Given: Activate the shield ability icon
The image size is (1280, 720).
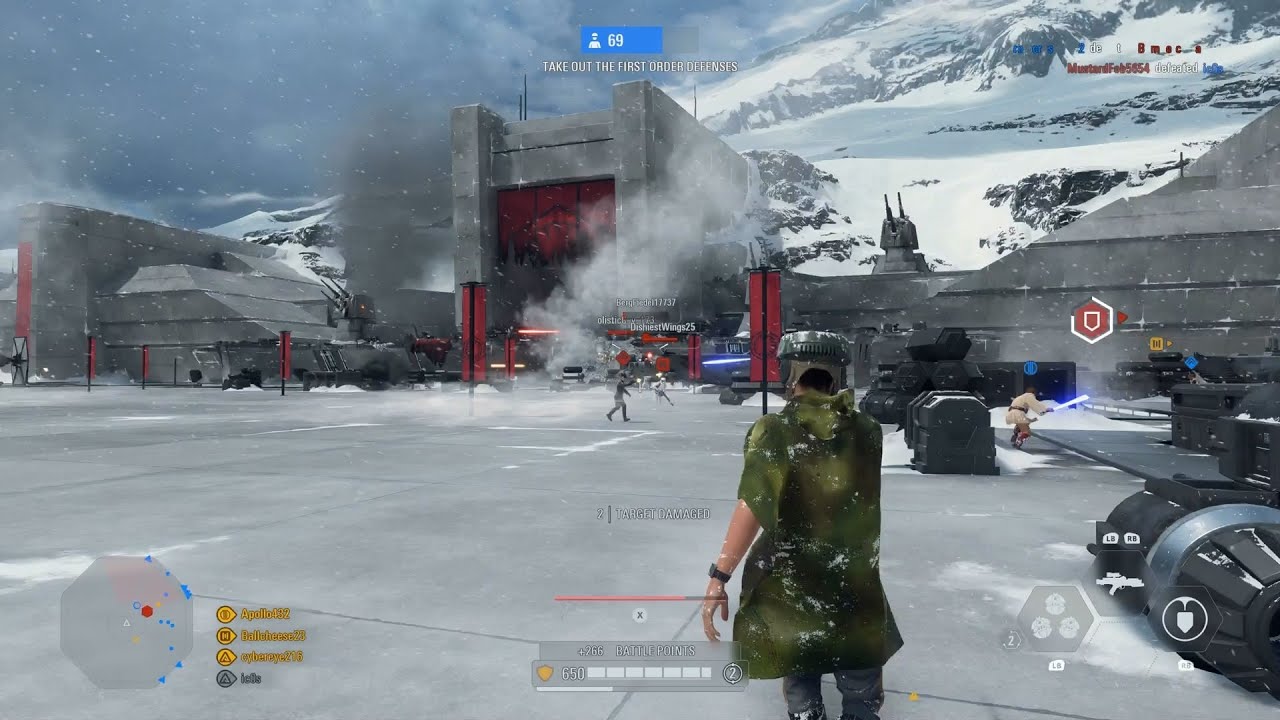Looking at the screenshot, I should pos(1185,620).
